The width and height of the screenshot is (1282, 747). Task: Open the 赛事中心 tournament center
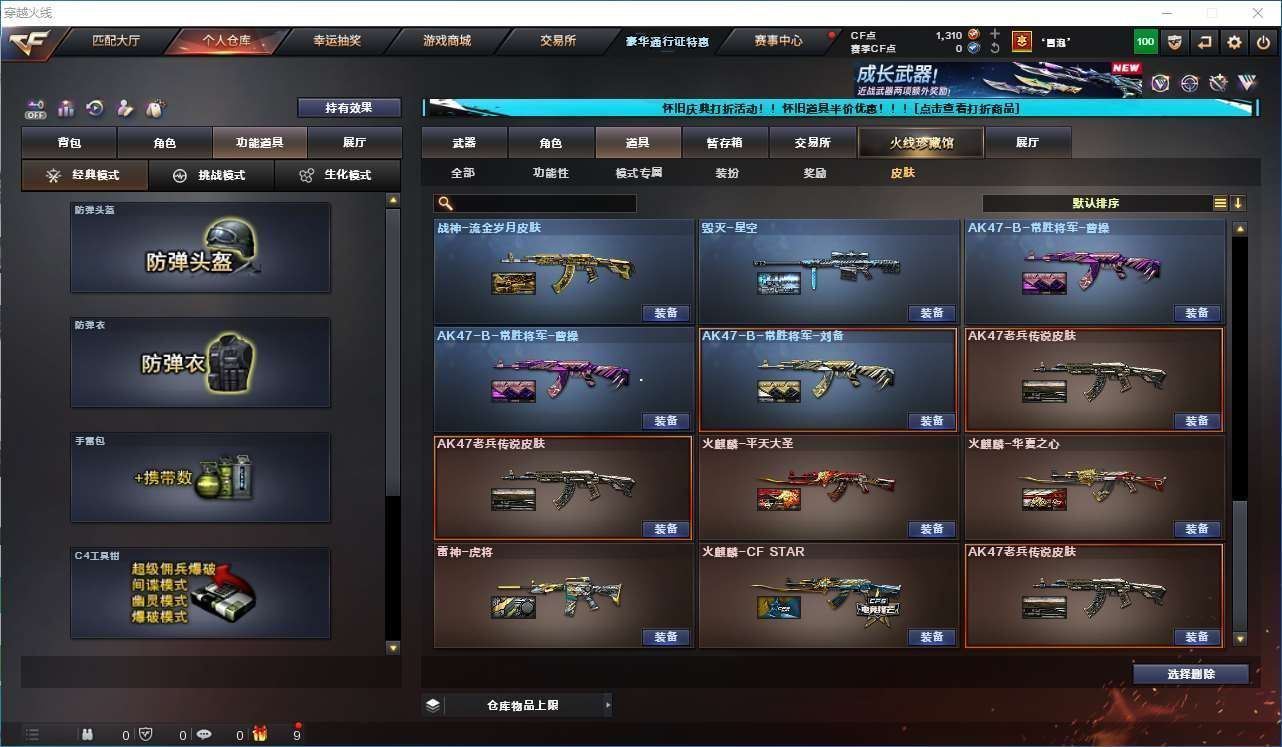(x=778, y=41)
